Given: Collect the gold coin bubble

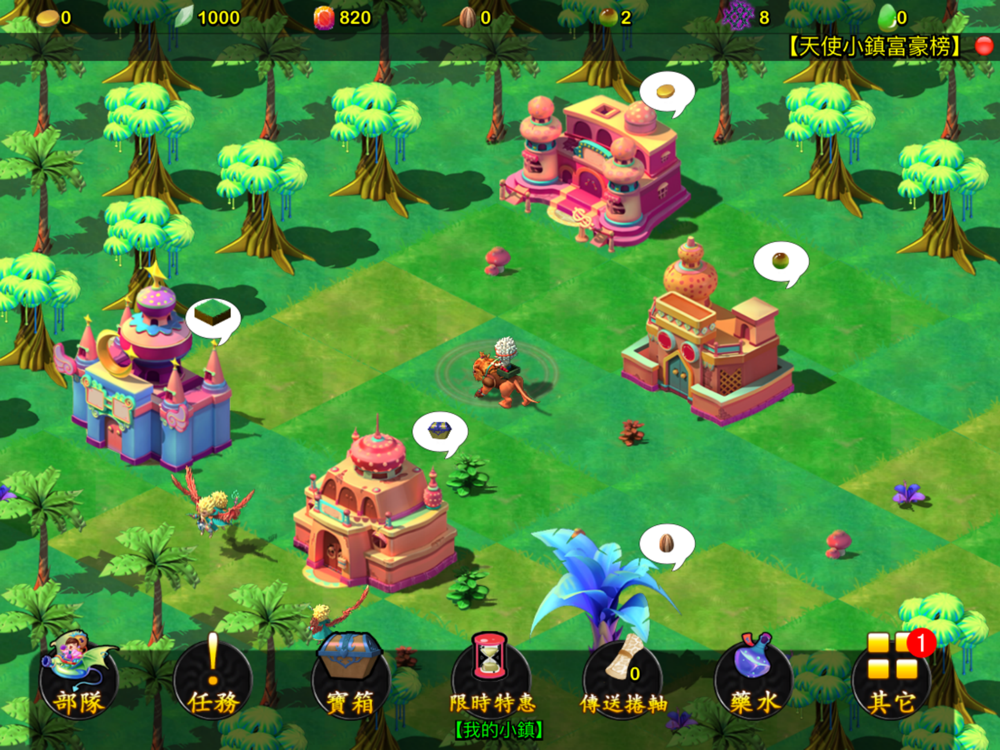Looking at the screenshot, I should 666,93.
